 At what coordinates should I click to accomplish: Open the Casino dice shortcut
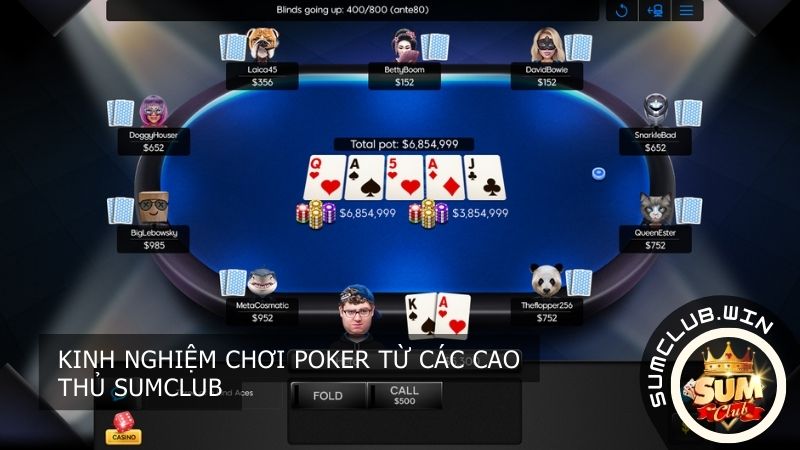click(x=123, y=428)
